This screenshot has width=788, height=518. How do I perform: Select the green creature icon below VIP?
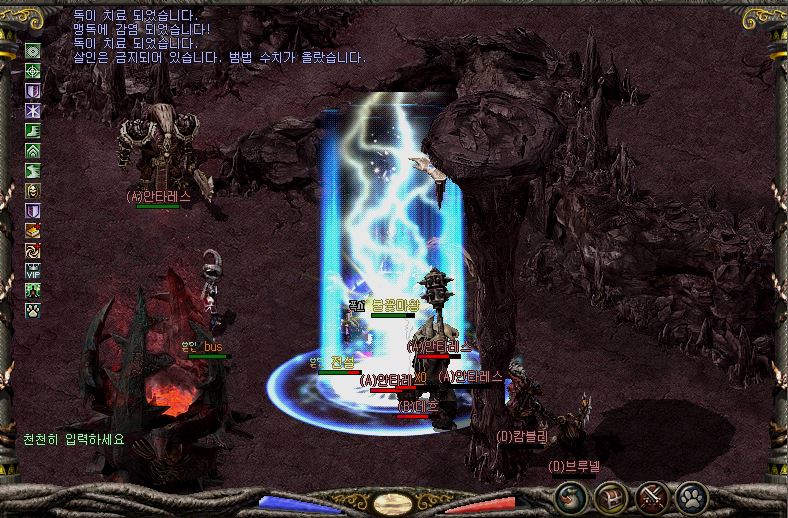(33, 290)
